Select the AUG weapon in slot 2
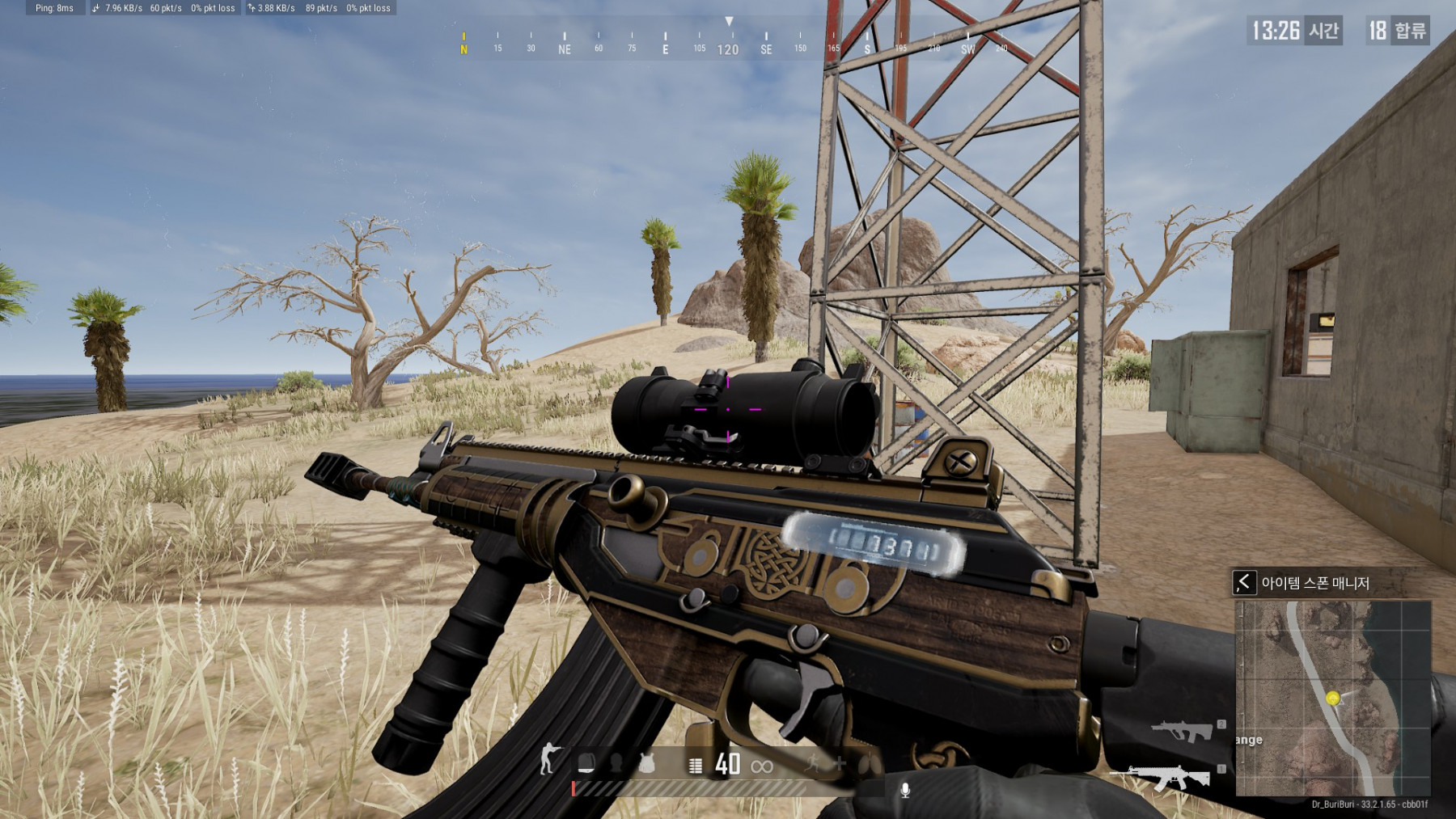This screenshot has width=1456, height=819. click(x=1182, y=732)
